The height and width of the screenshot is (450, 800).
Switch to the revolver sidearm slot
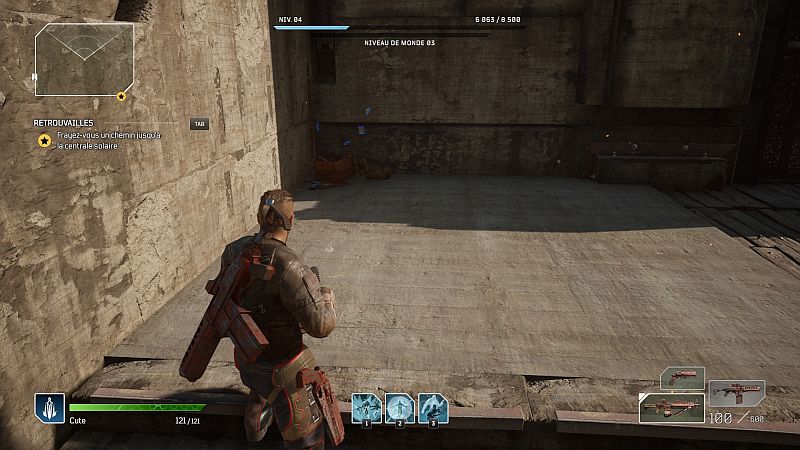(683, 378)
